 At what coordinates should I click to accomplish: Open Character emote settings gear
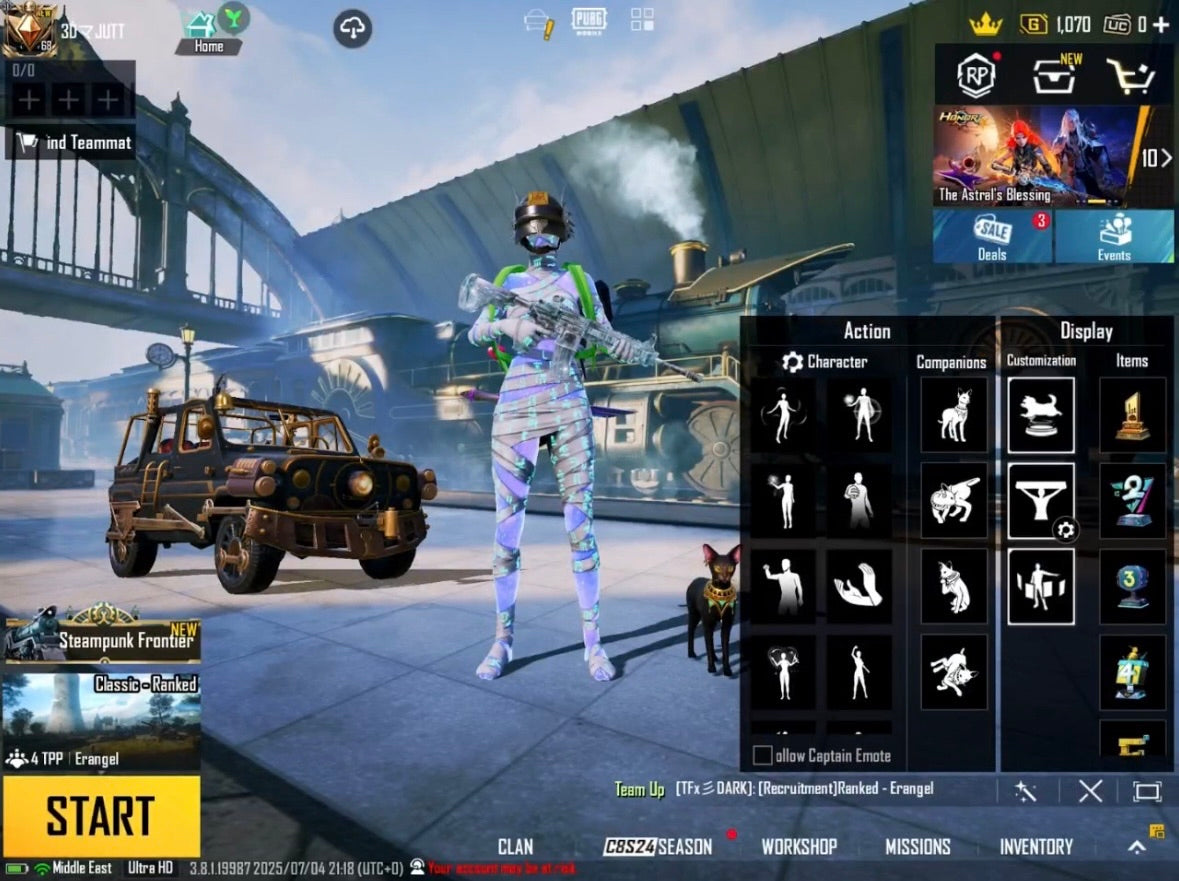pos(793,362)
